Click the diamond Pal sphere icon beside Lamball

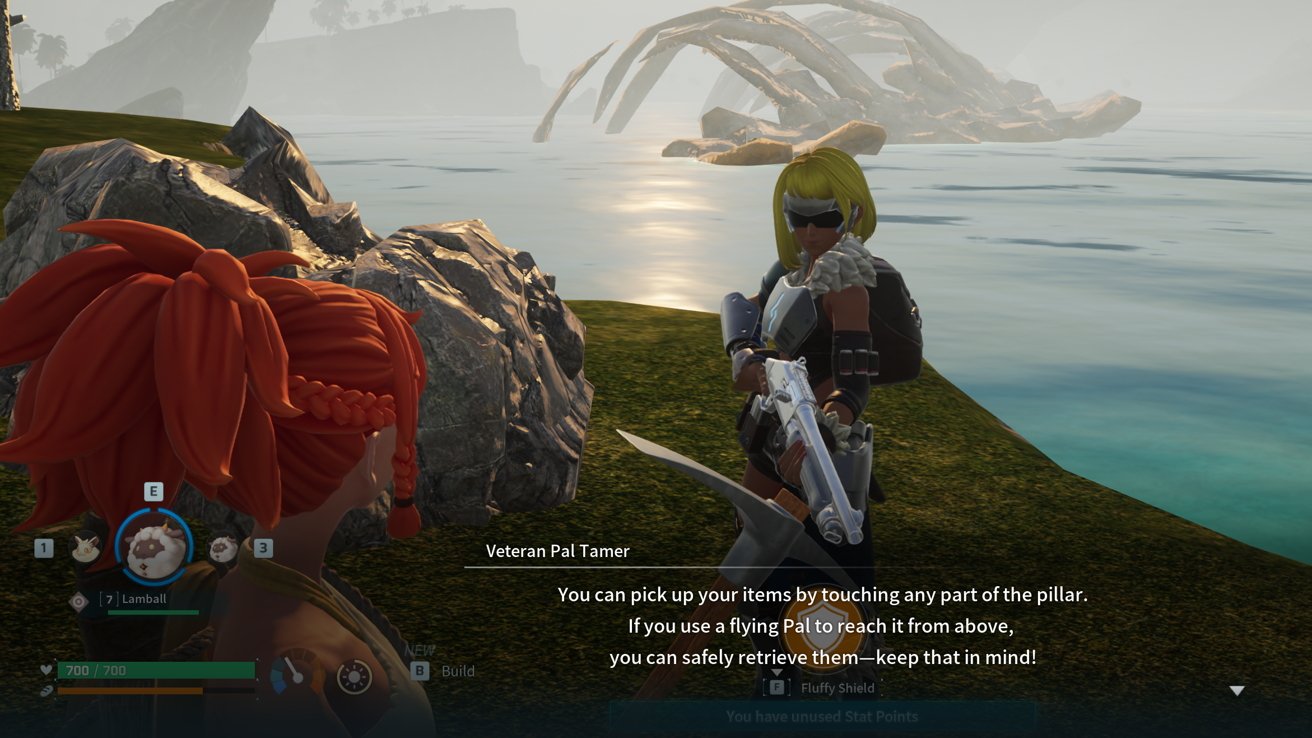(79, 601)
